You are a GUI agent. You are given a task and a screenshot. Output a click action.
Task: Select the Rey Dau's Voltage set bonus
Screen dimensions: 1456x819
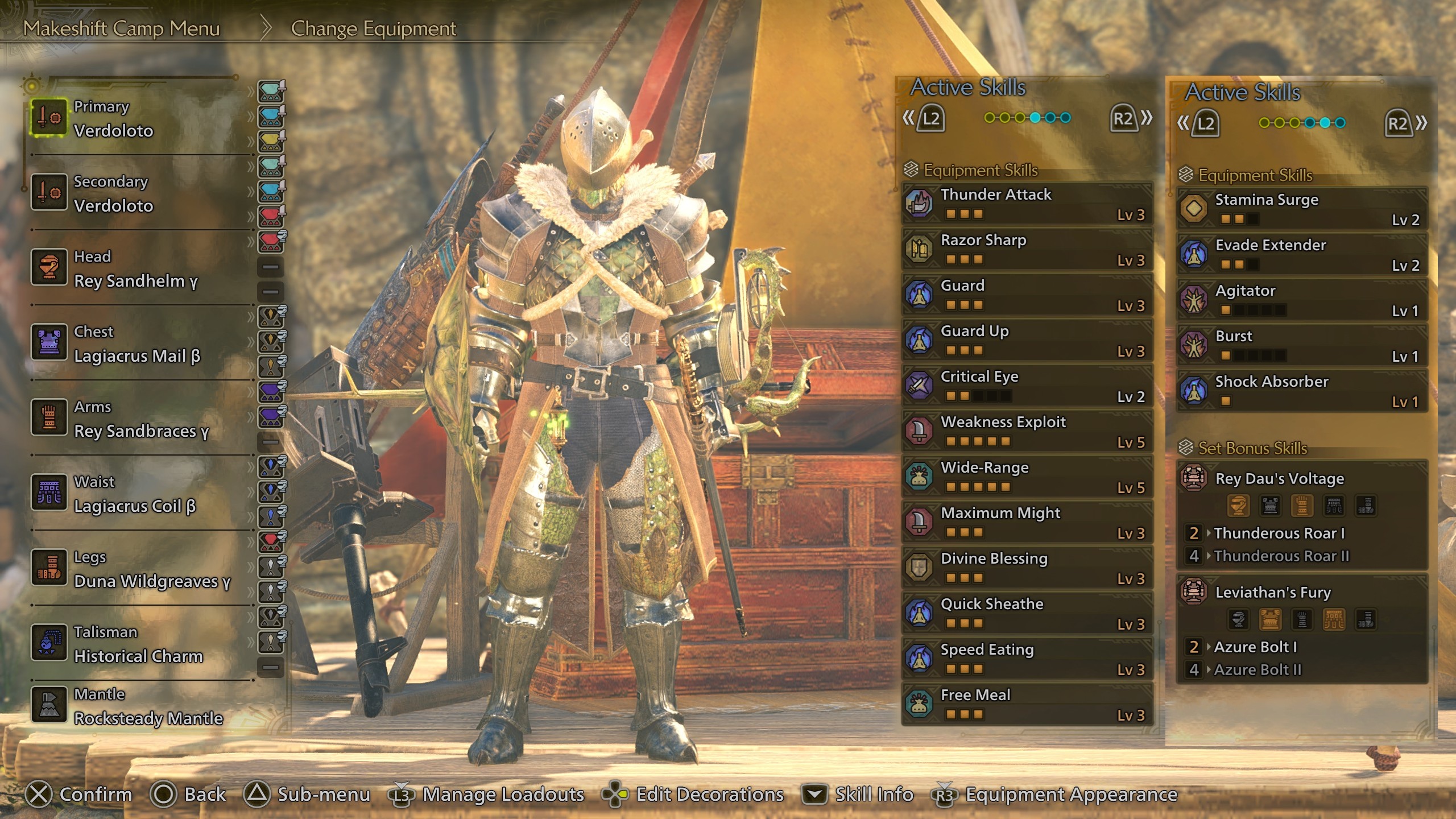click(x=1301, y=479)
